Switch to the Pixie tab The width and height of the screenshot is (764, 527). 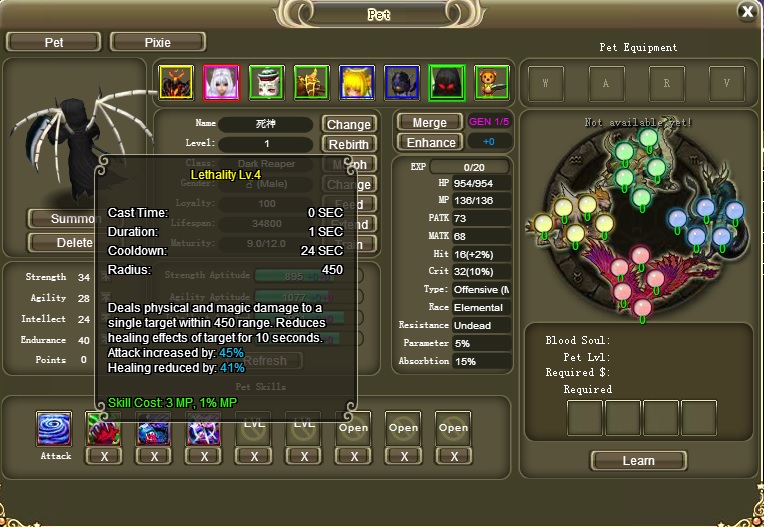(157, 42)
